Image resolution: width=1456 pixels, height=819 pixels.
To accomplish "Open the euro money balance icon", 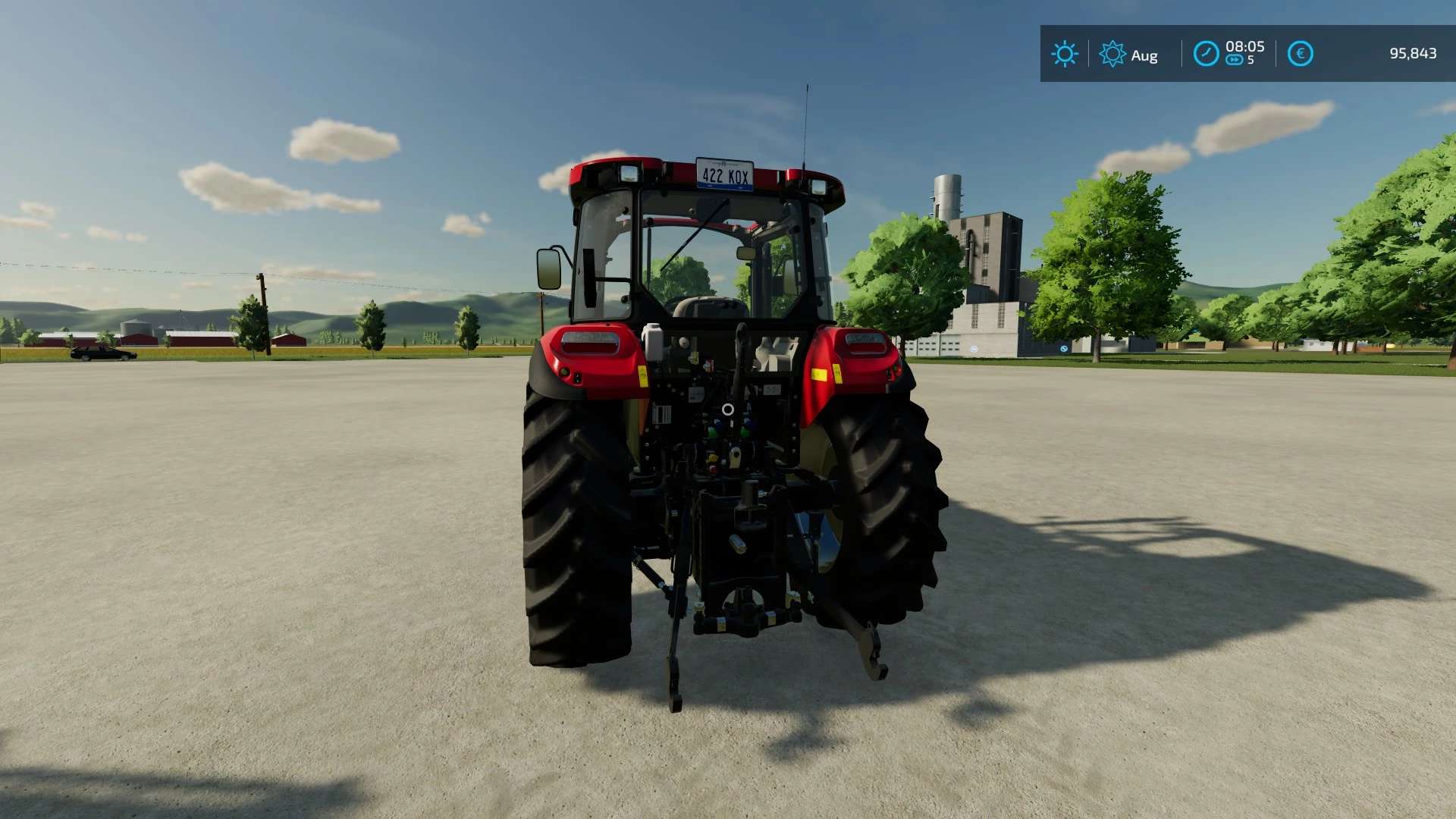I will (1300, 54).
